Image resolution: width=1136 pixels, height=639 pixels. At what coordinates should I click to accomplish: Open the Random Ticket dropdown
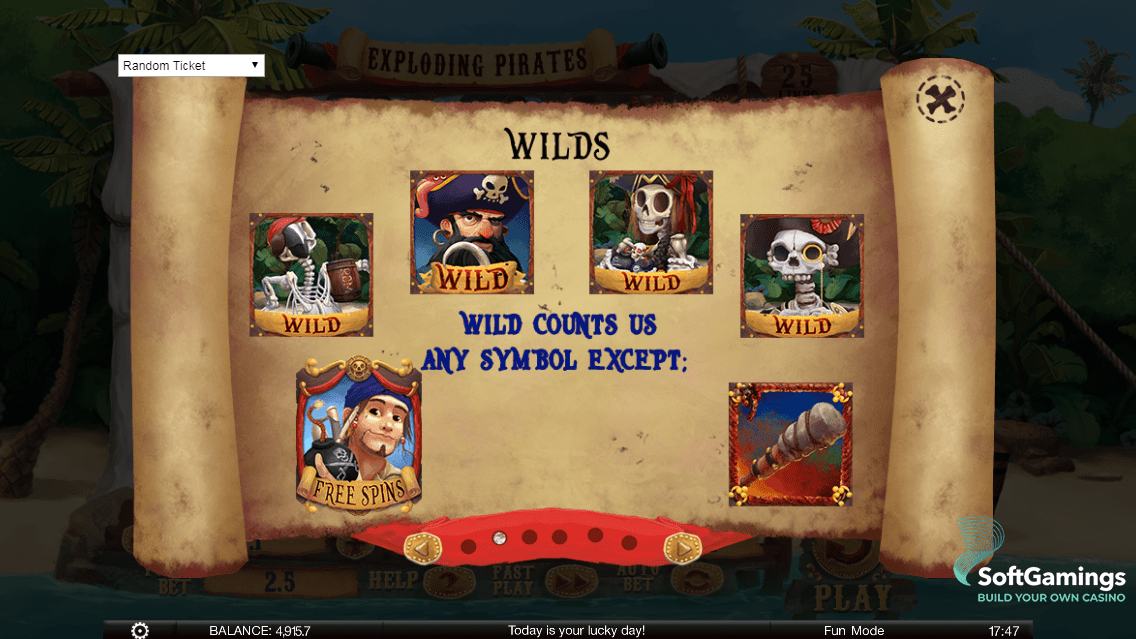191,66
